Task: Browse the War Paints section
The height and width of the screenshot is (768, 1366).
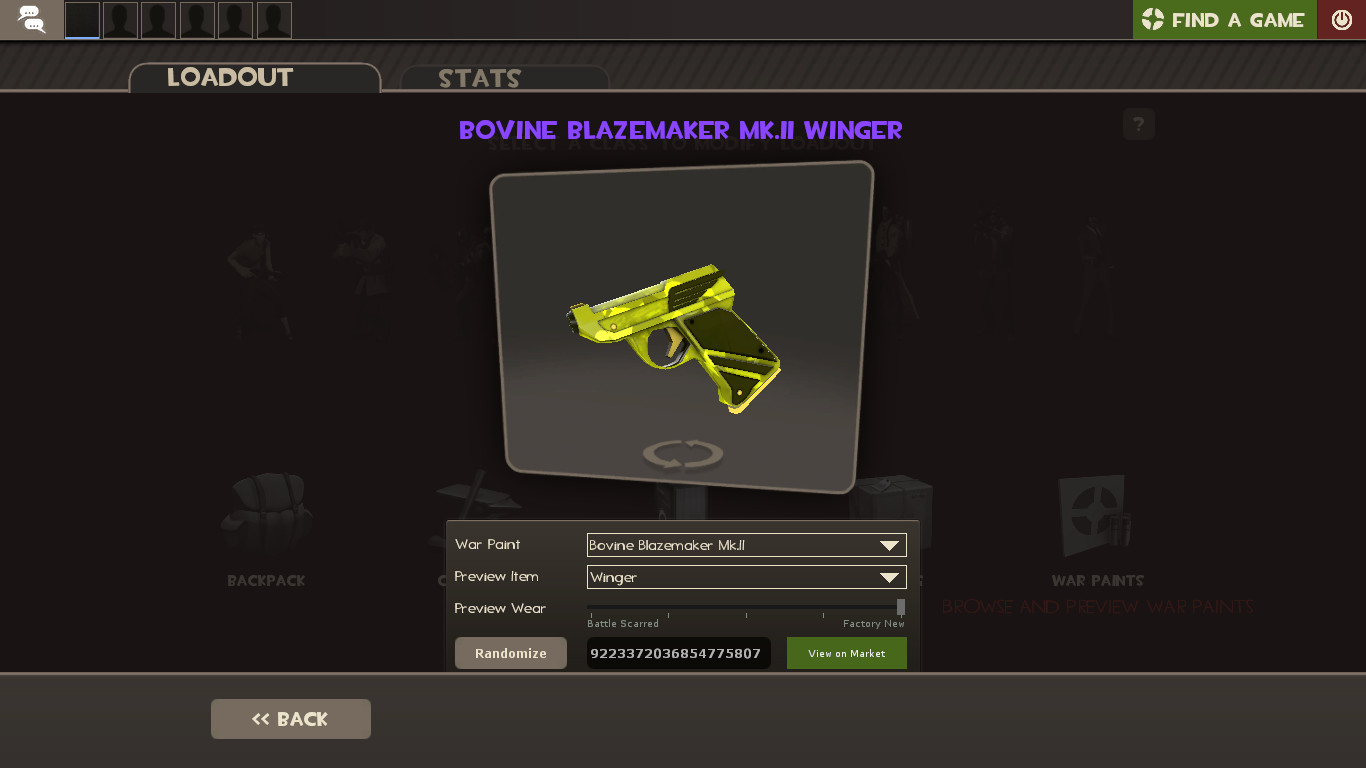Action: [1097, 530]
